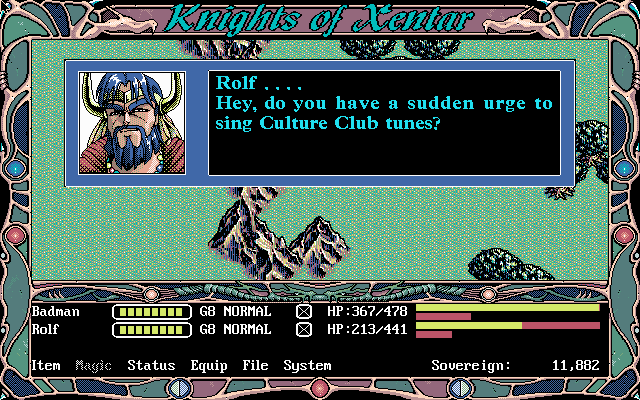Open the Equip menu
The image size is (640, 400).
click(208, 366)
